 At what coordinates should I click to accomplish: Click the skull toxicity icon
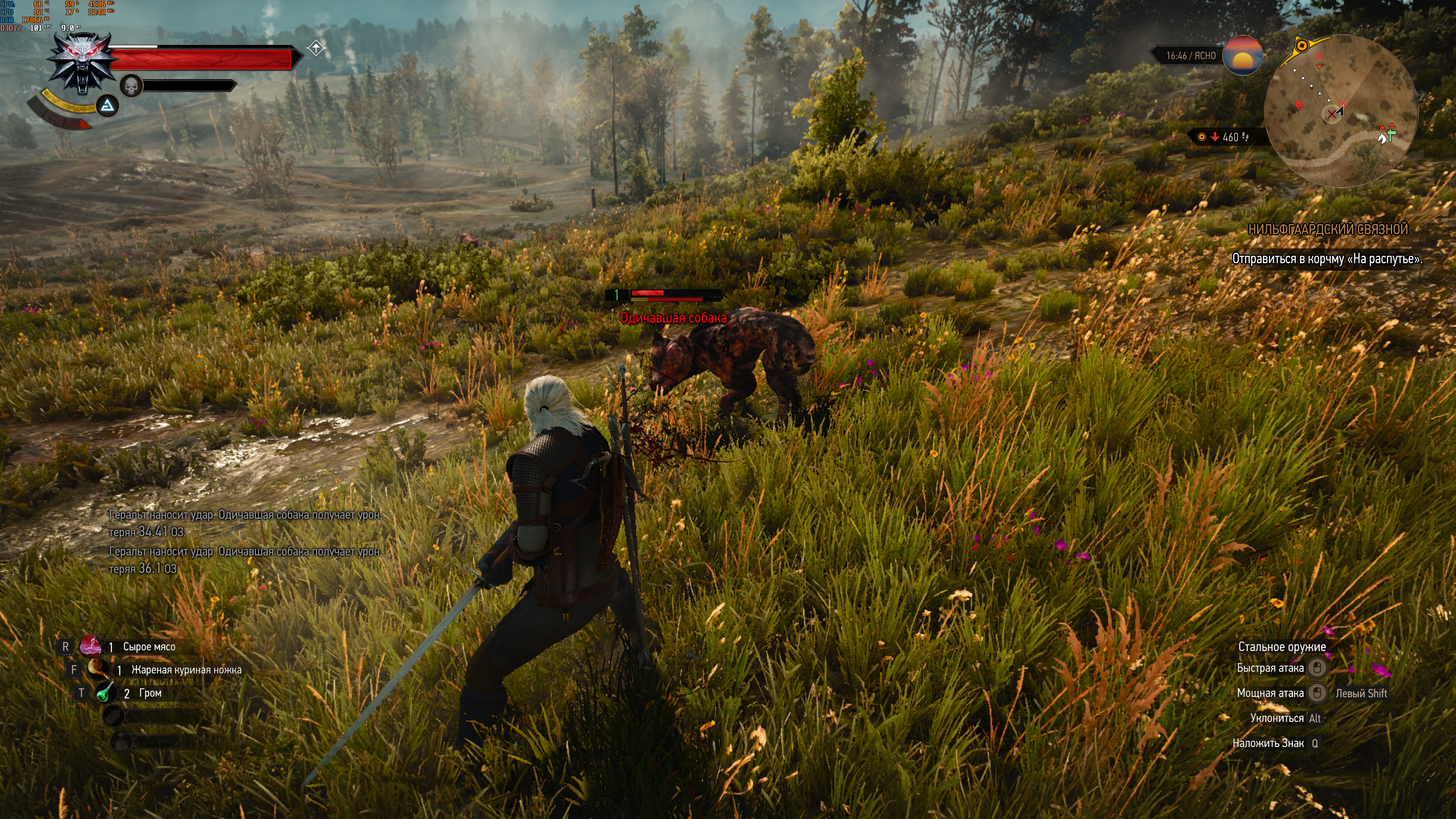pos(131,86)
